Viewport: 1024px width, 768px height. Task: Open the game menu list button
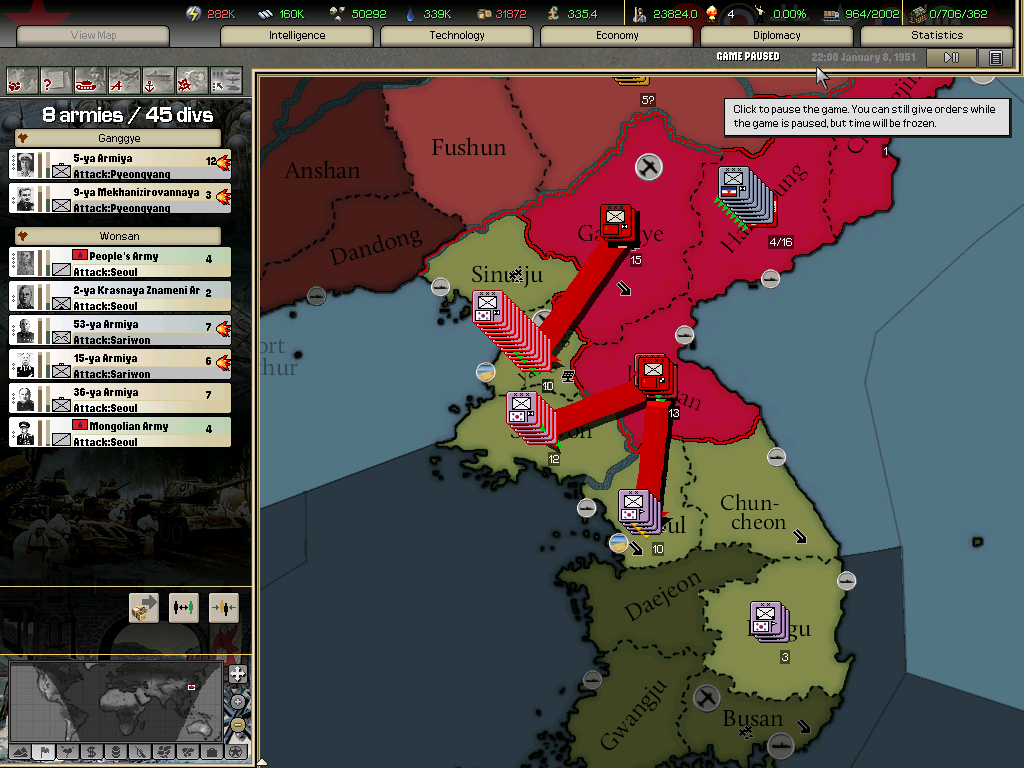pyautogui.click(x=995, y=58)
